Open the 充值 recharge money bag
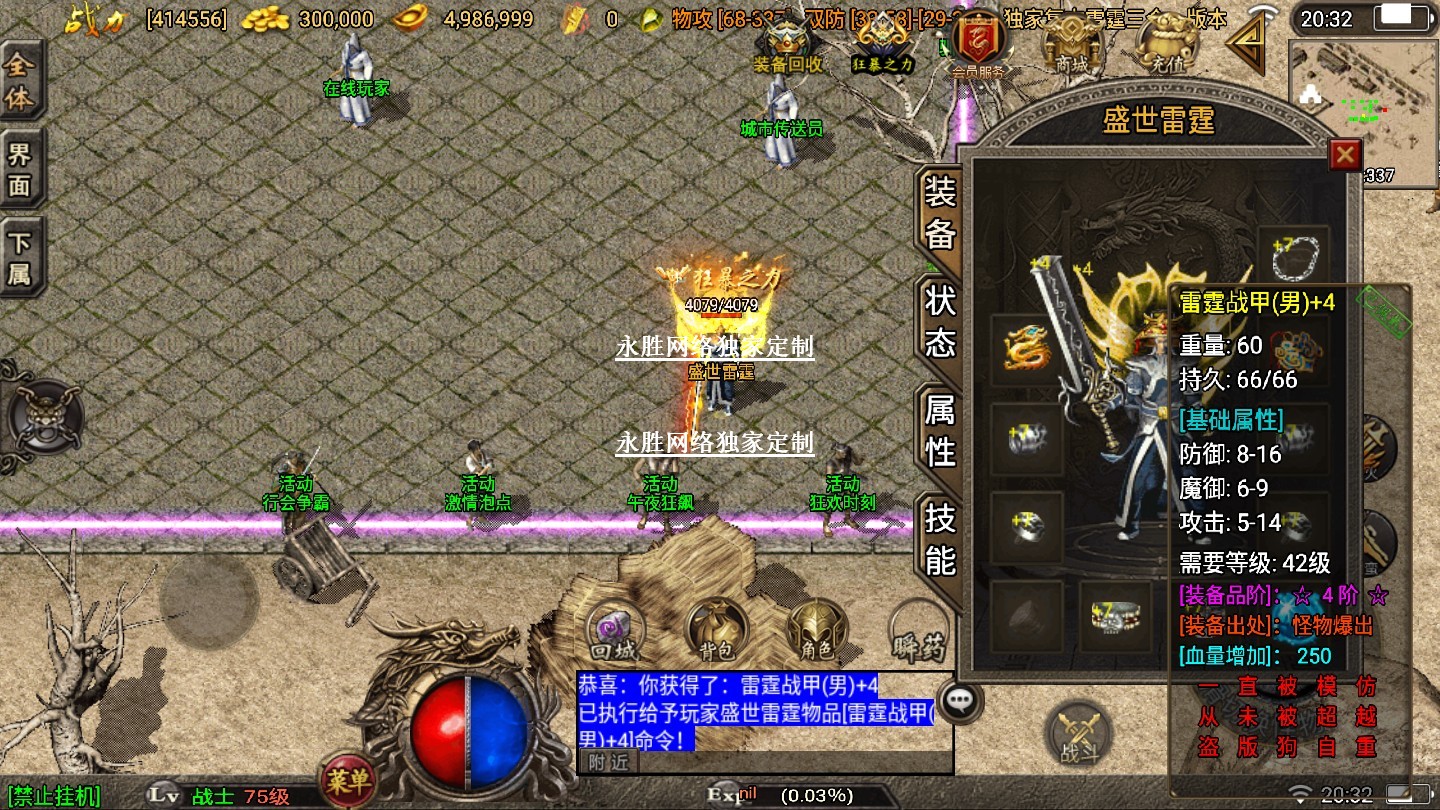 click(1161, 47)
